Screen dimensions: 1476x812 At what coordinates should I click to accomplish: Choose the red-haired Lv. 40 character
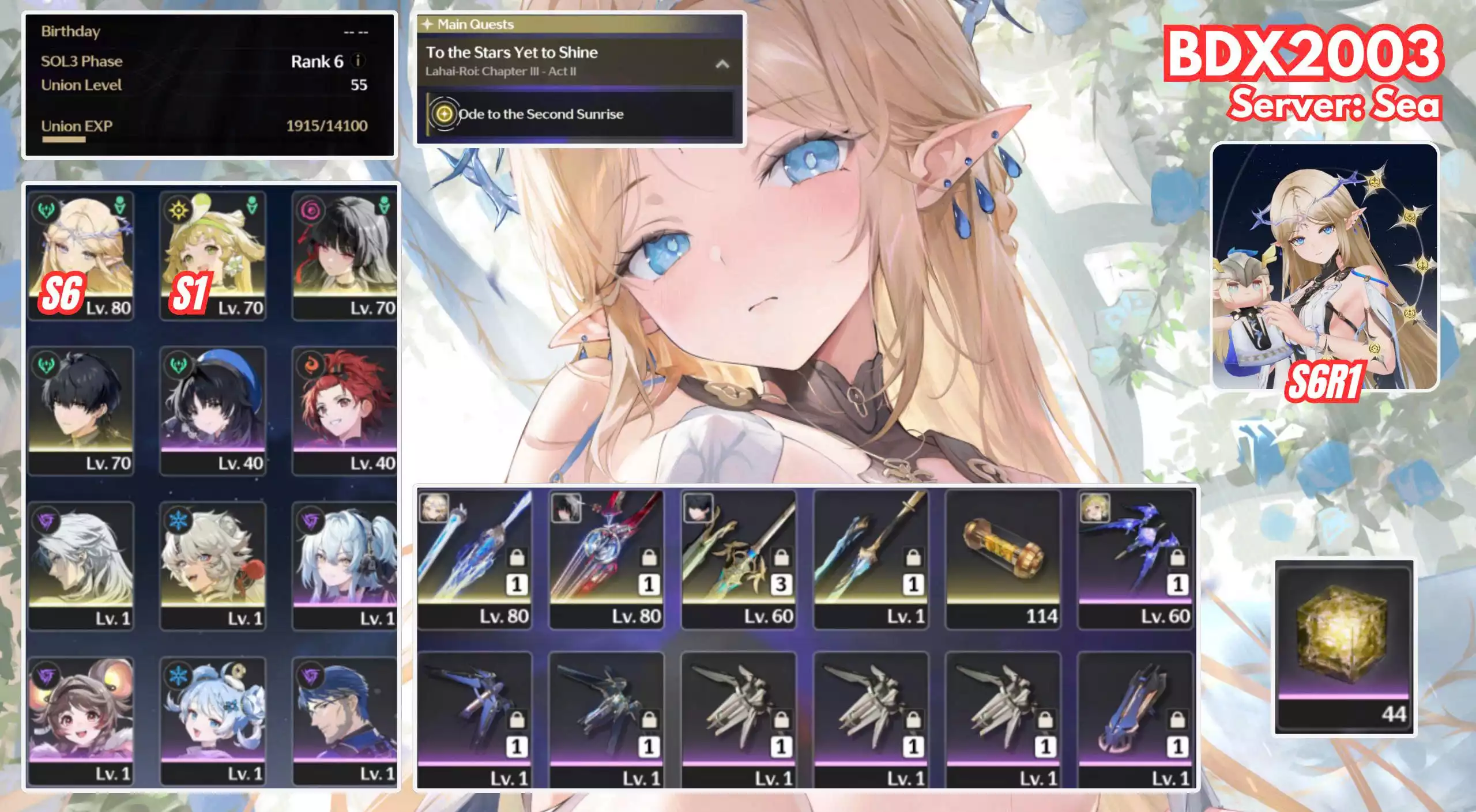point(344,410)
